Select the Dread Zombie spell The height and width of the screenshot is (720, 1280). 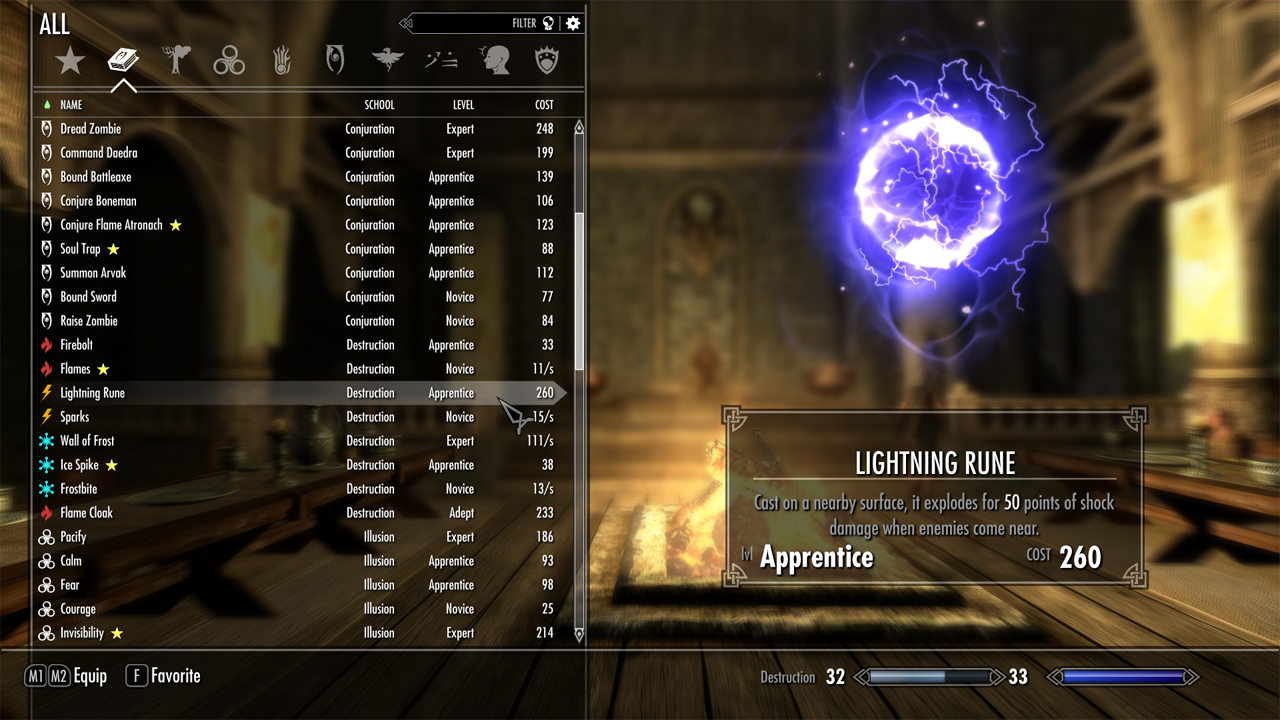coord(91,129)
